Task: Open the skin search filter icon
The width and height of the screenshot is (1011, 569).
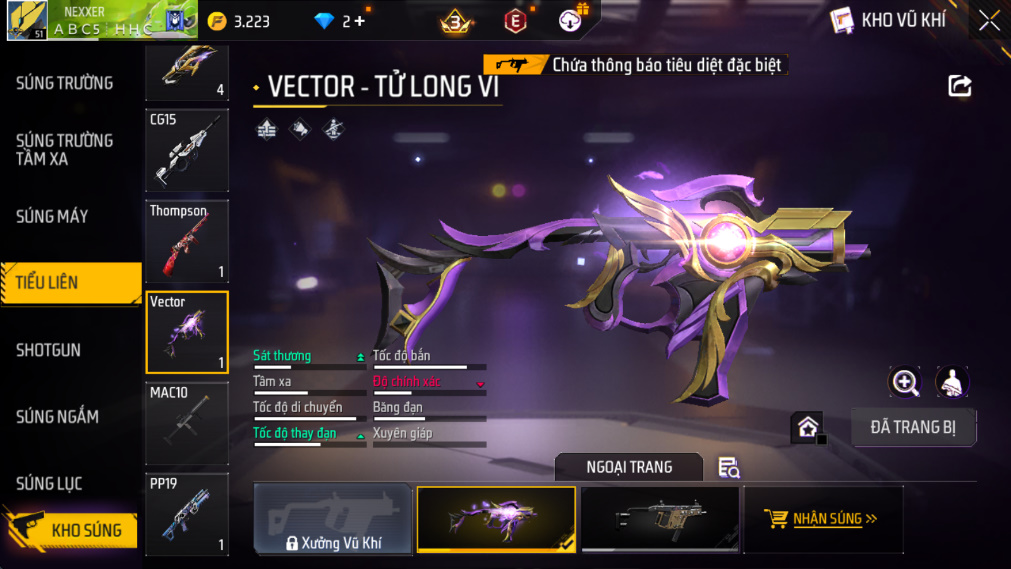Action: [729, 467]
